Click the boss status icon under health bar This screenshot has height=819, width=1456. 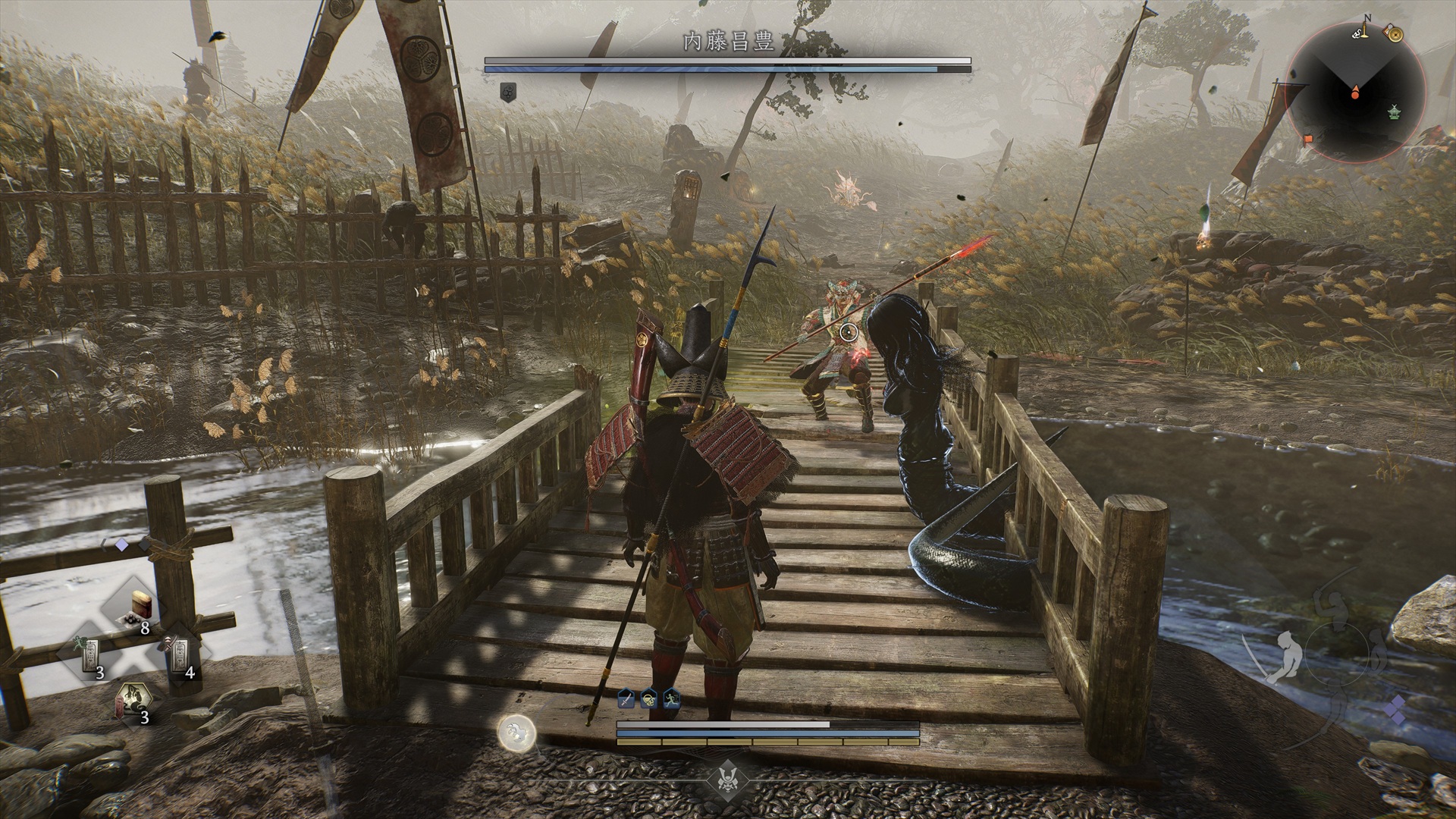[x=509, y=92]
